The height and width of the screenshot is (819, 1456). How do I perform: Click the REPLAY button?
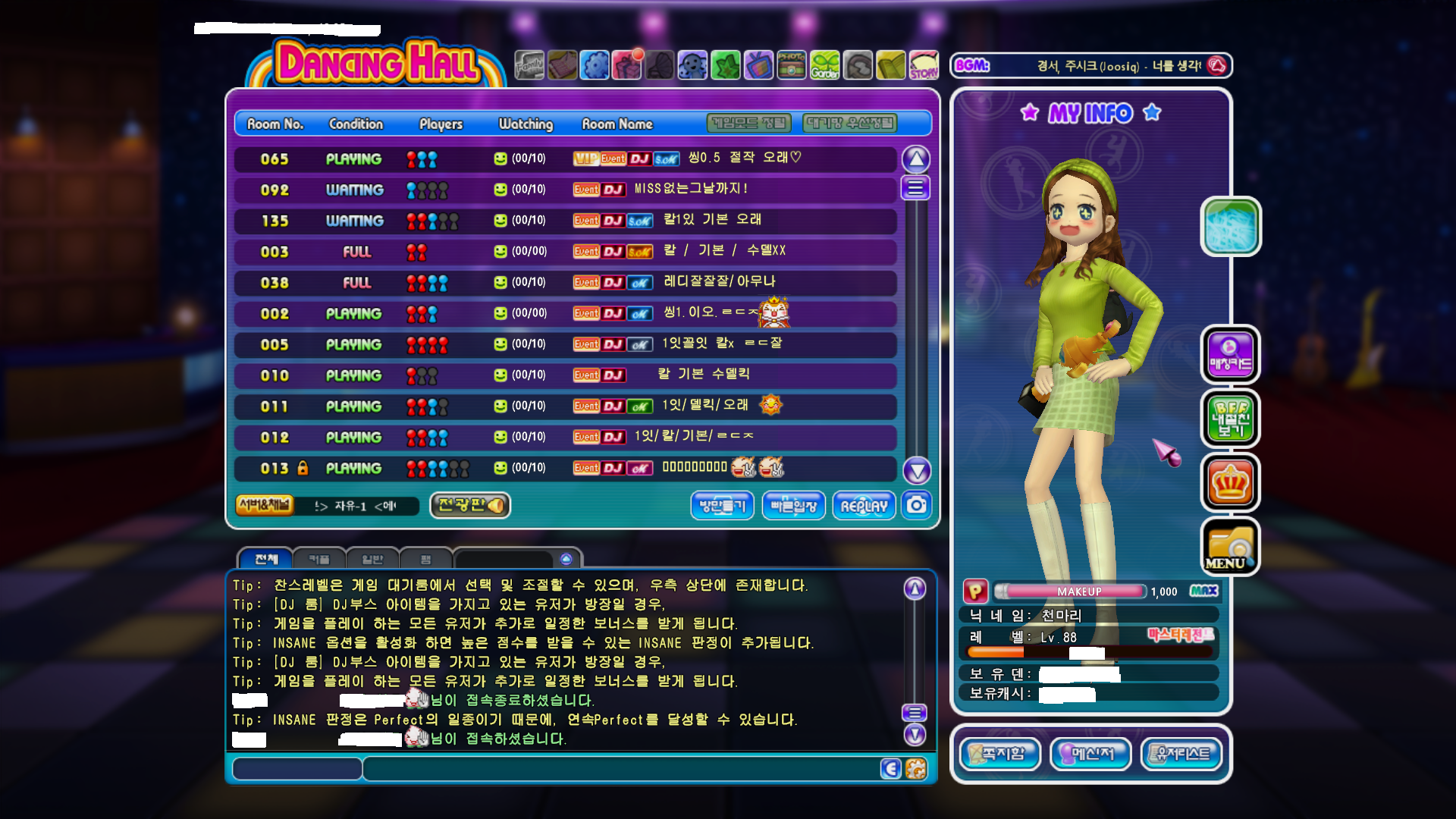(x=864, y=506)
